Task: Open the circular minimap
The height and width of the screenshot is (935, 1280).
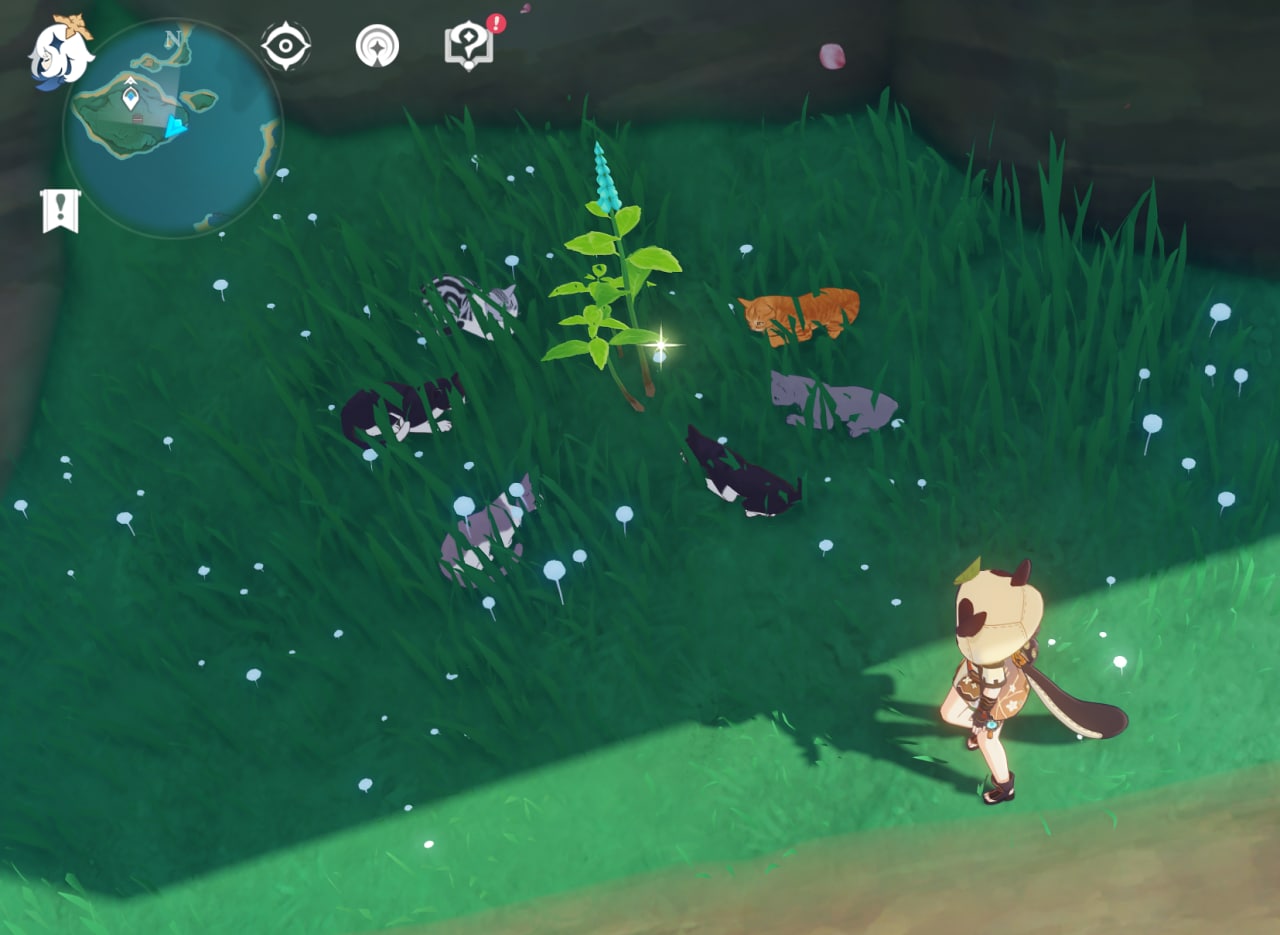Action: pyautogui.click(x=172, y=130)
